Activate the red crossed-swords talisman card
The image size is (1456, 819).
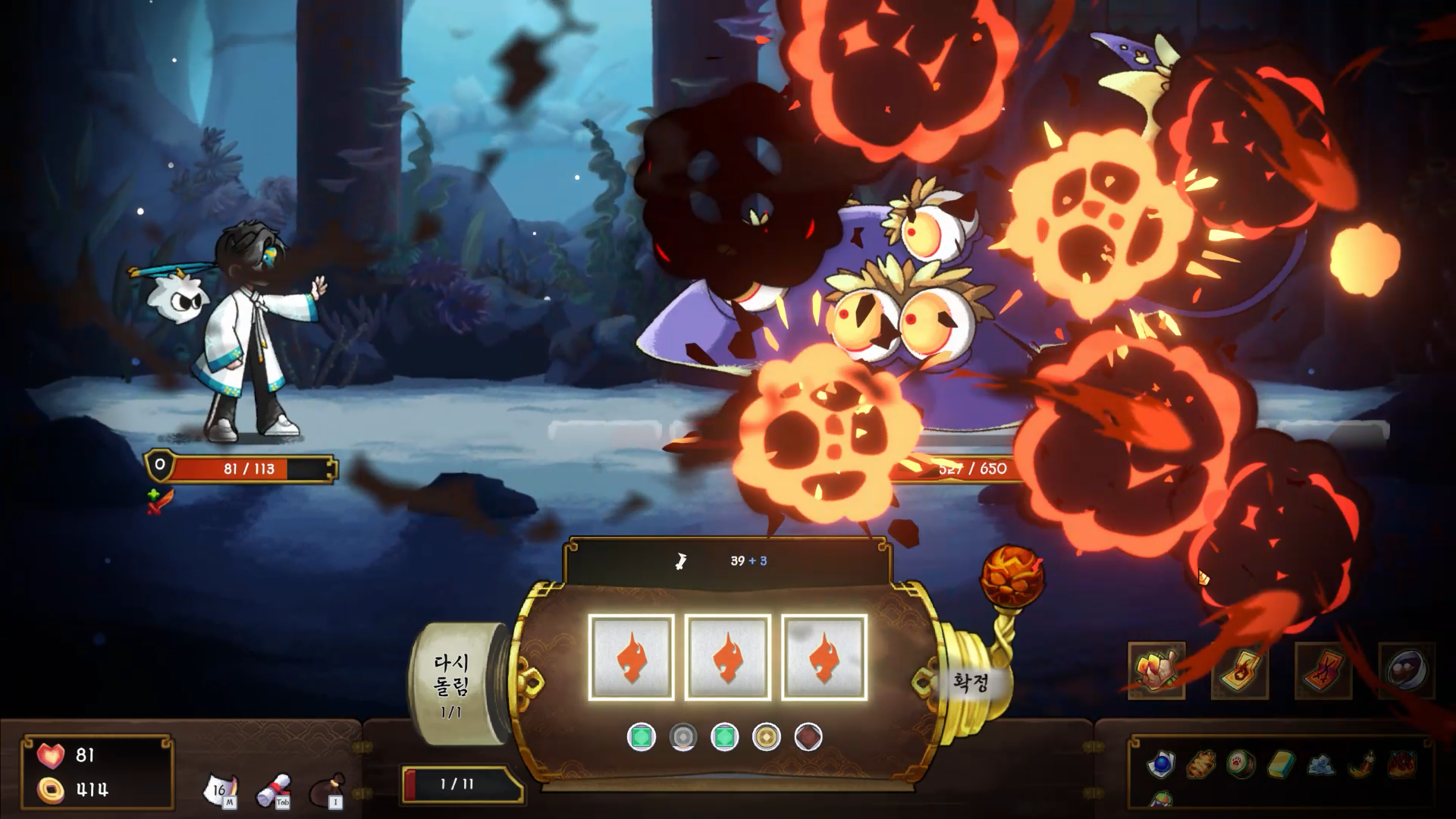coord(1323,670)
